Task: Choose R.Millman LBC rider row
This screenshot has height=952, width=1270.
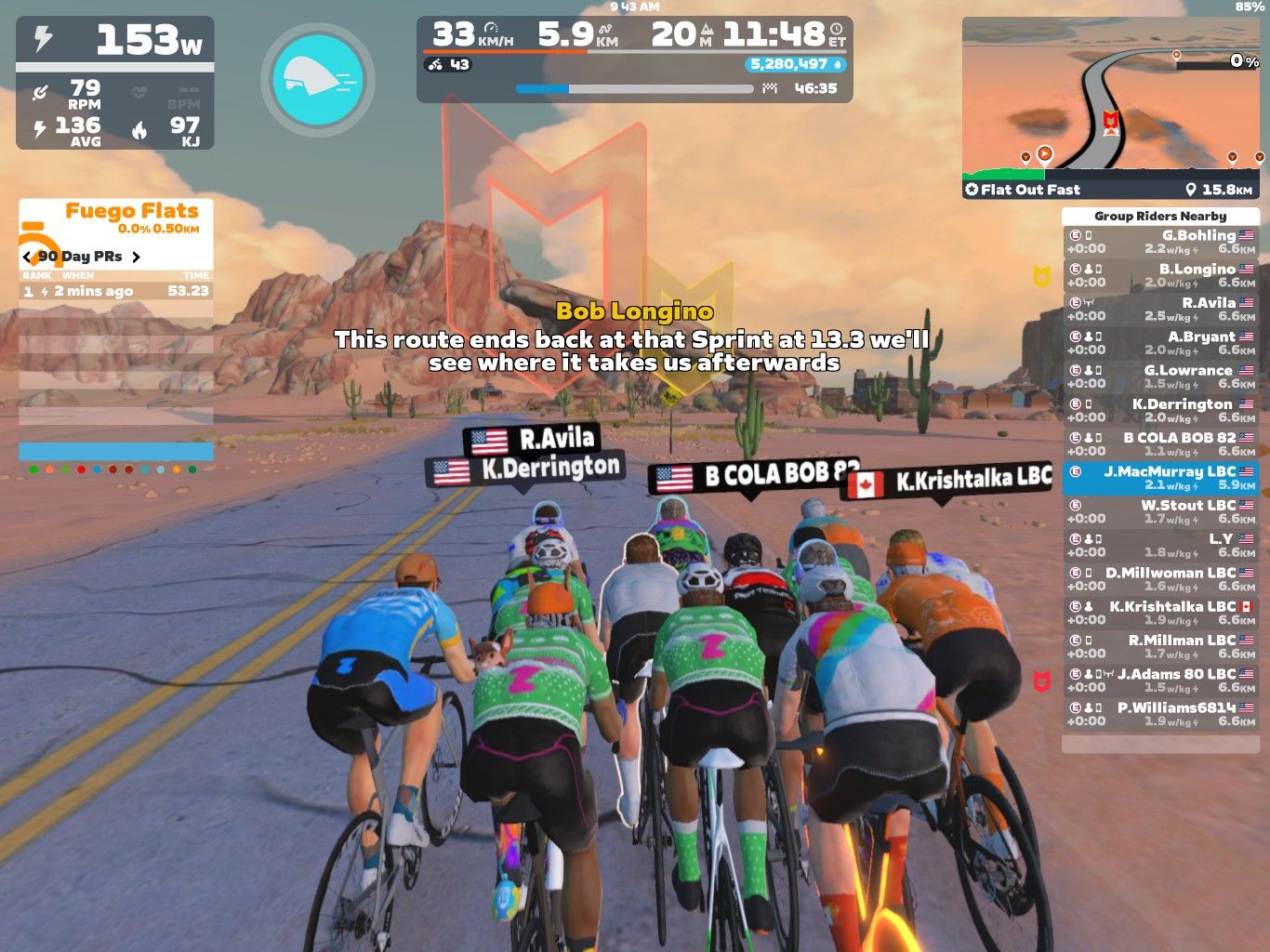Action: [x=1160, y=646]
